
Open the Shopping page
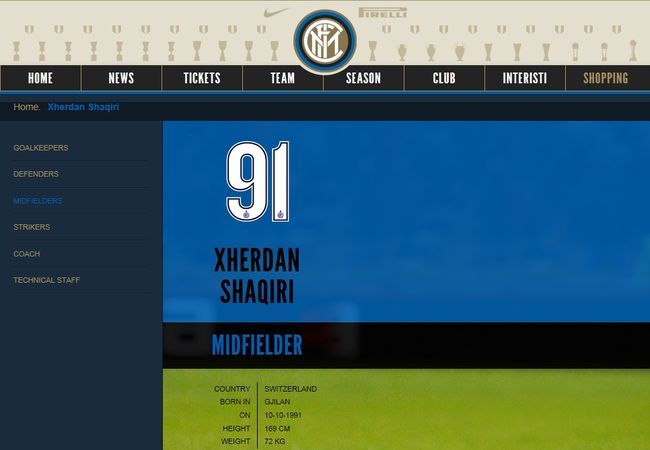606,78
